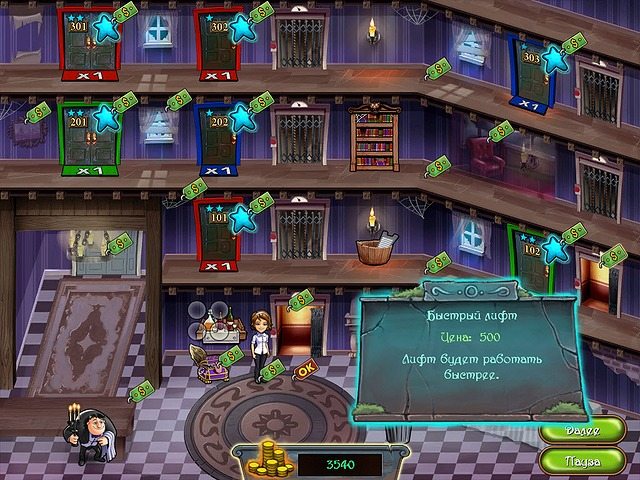640x480 pixels.
Task: Click the orange OK tag by the elevator
Action: click(306, 369)
